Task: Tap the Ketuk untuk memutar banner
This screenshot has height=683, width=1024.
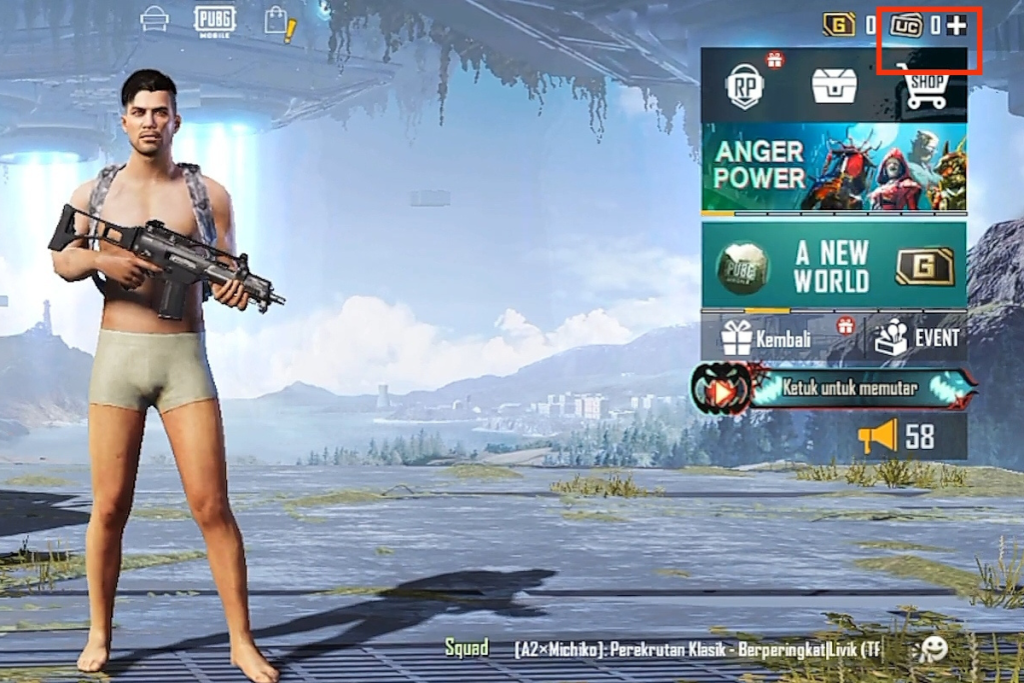Action: (834, 389)
